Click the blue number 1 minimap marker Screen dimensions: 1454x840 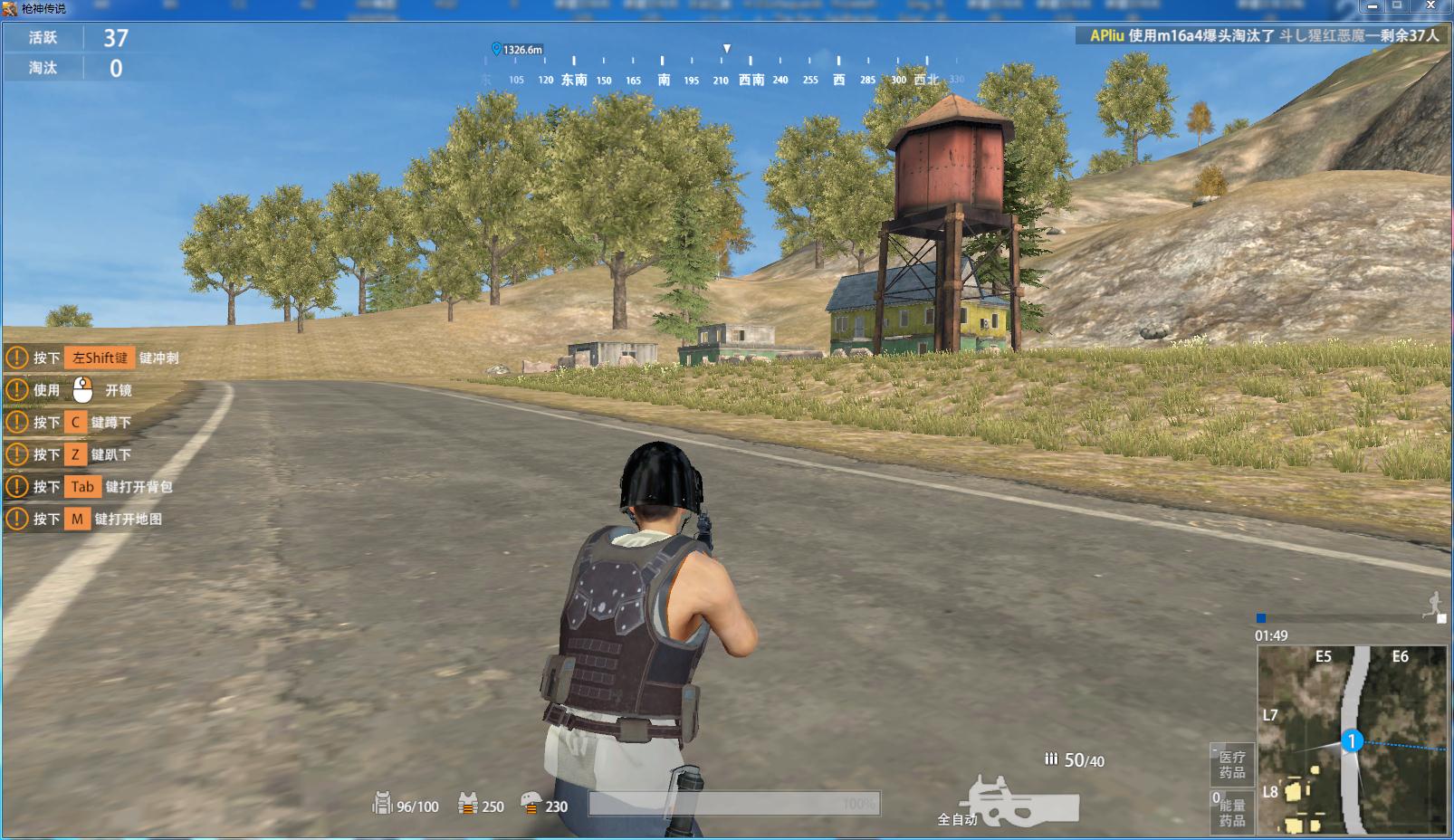(x=1352, y=742)
